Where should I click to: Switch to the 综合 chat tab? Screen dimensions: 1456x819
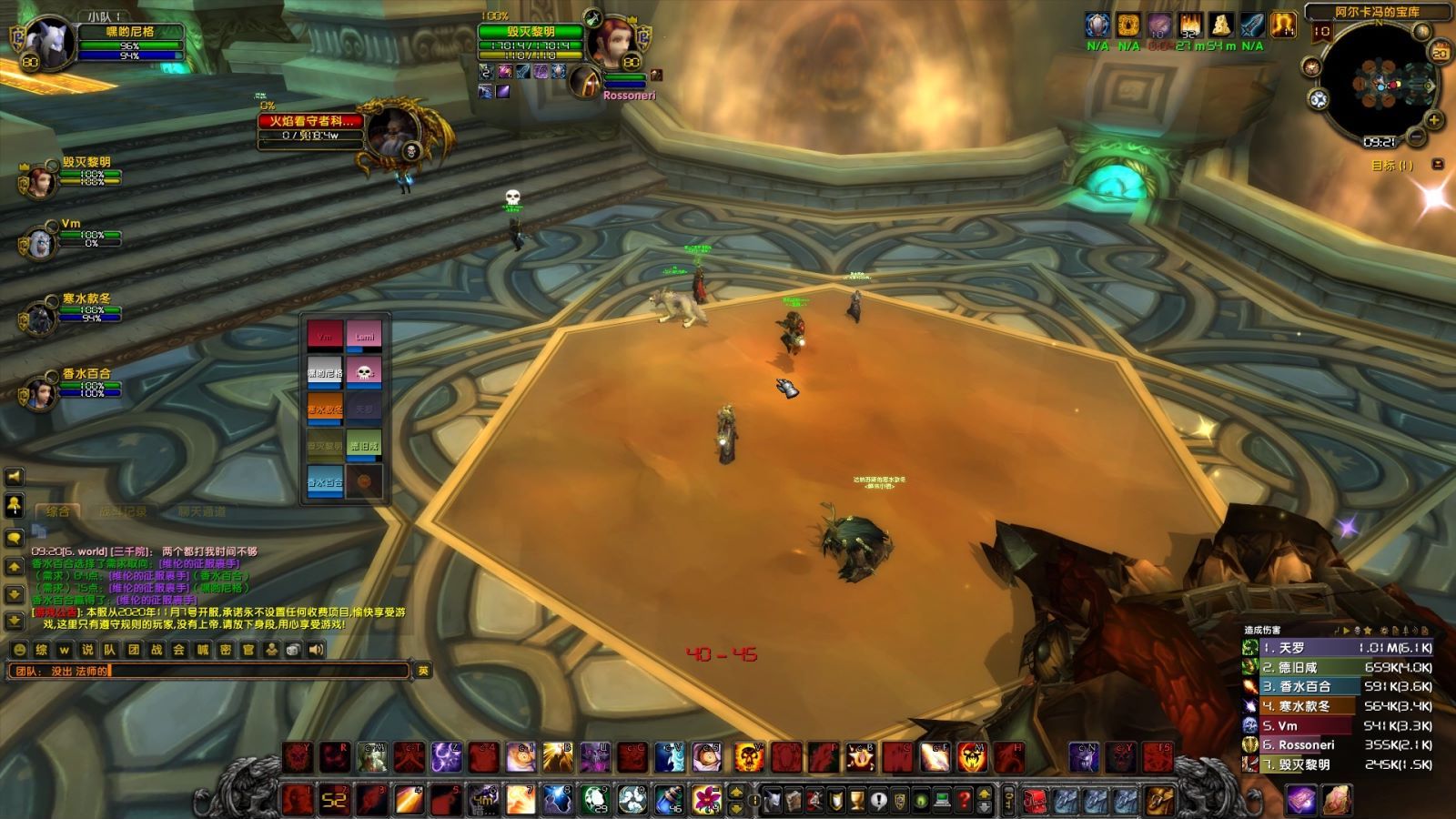coord(58,511)
